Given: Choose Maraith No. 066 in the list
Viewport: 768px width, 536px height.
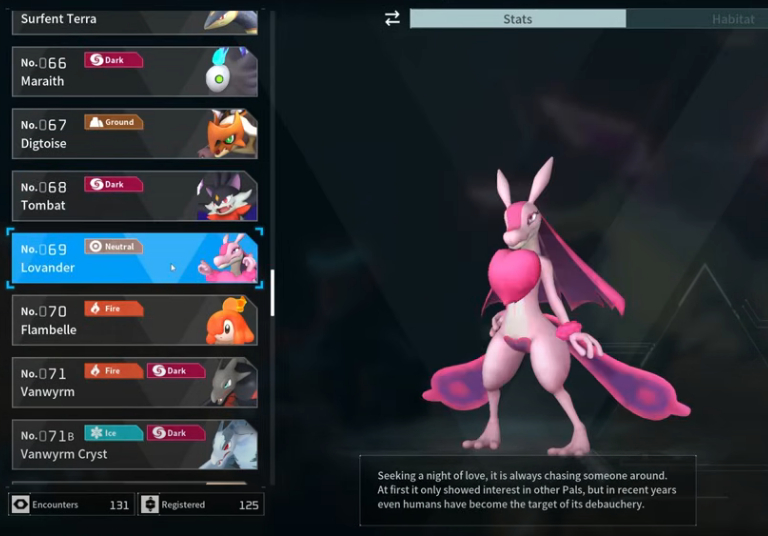Looking at the screenshot, I should (x=134, y=72).
